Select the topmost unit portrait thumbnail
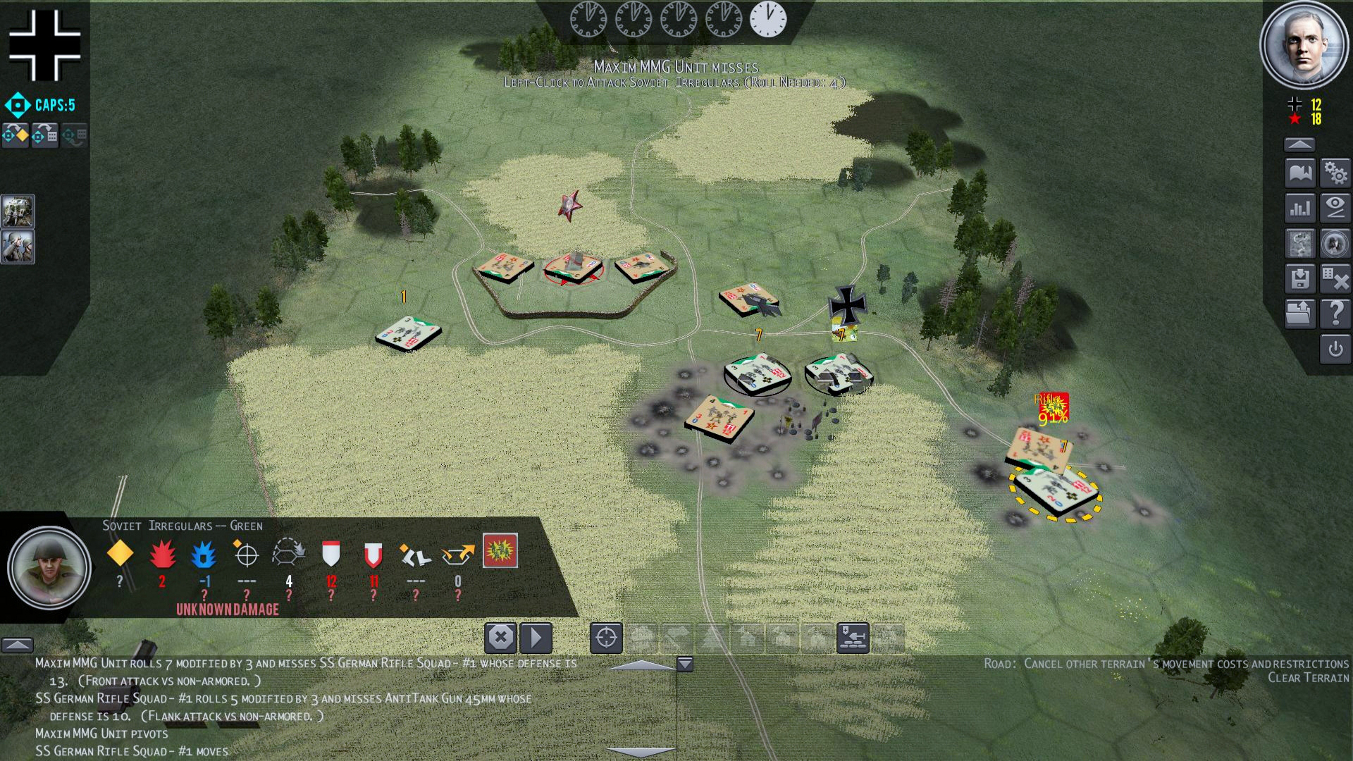Screen dimensions: 1353x761 [17, 210]
